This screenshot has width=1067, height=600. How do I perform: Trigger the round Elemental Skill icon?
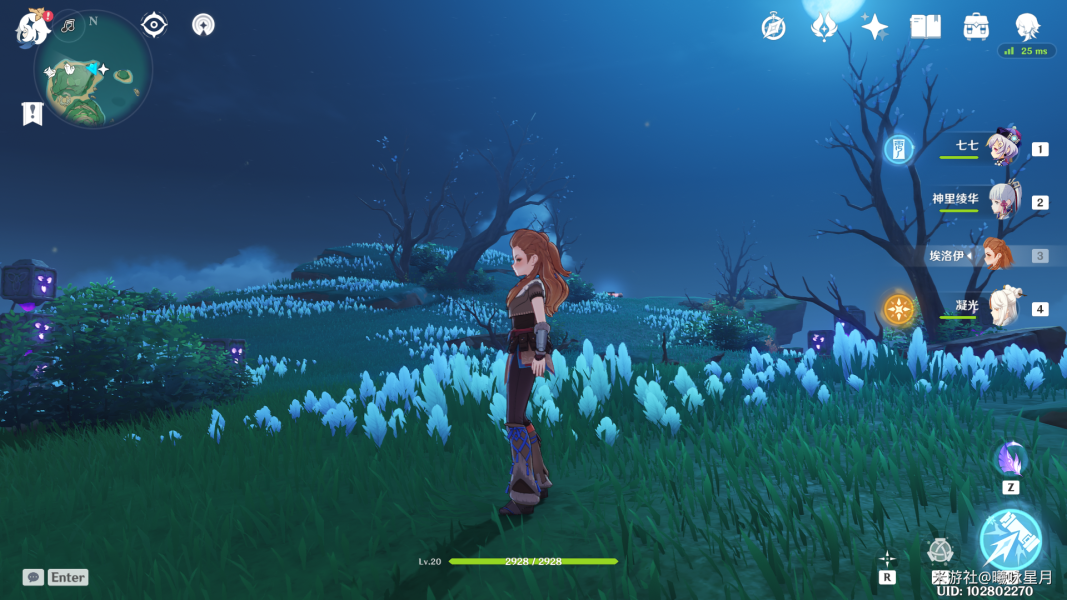939,551
